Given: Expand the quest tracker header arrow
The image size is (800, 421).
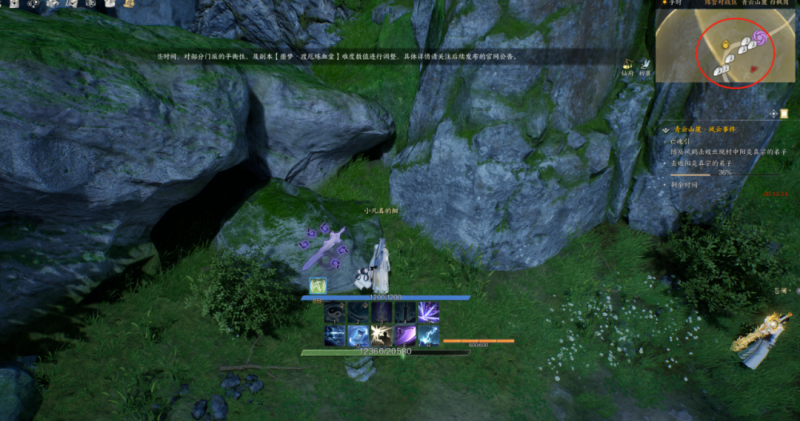Looking at the screenshot, I should click(x=665, y=130).
